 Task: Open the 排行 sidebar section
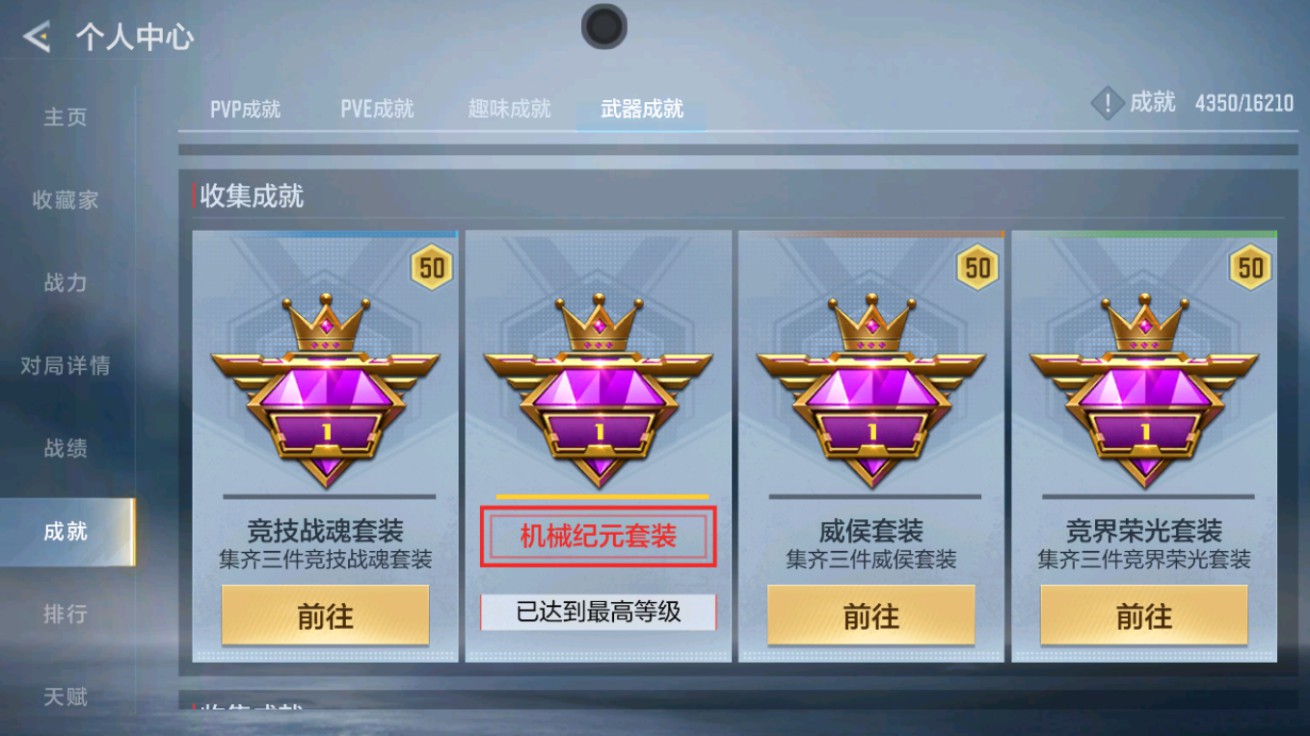[63, 613]
